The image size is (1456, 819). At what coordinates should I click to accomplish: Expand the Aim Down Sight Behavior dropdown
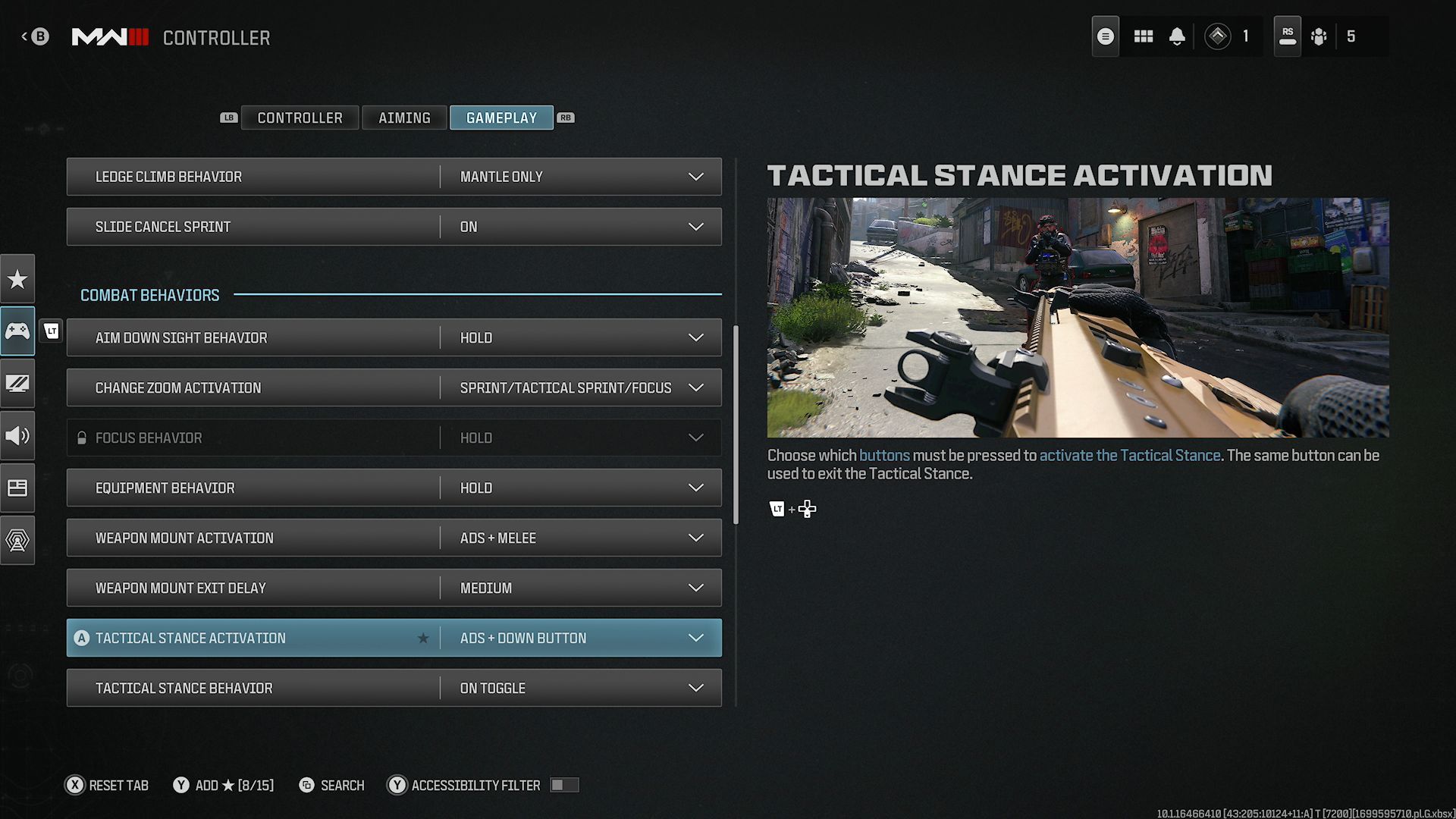click(x=695, y=337)
